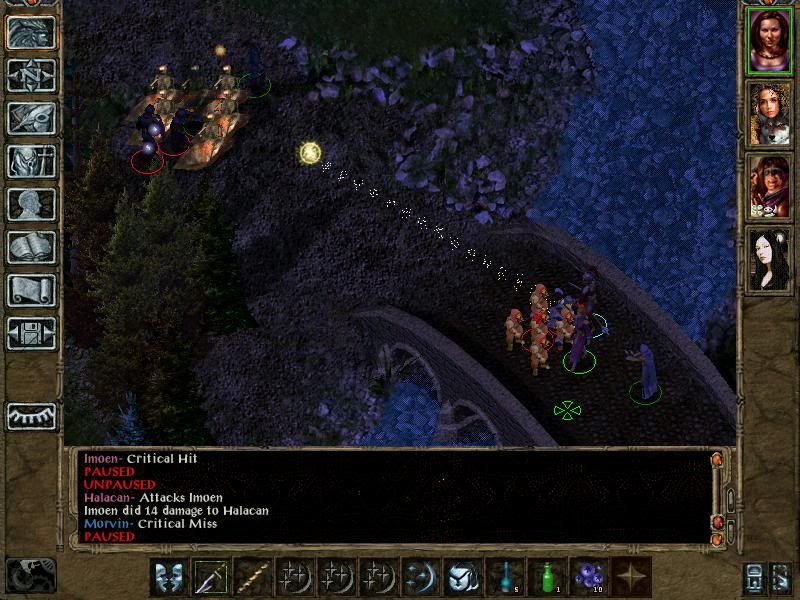
Task: Open the mage spellbook button
Action: (31, 247)
